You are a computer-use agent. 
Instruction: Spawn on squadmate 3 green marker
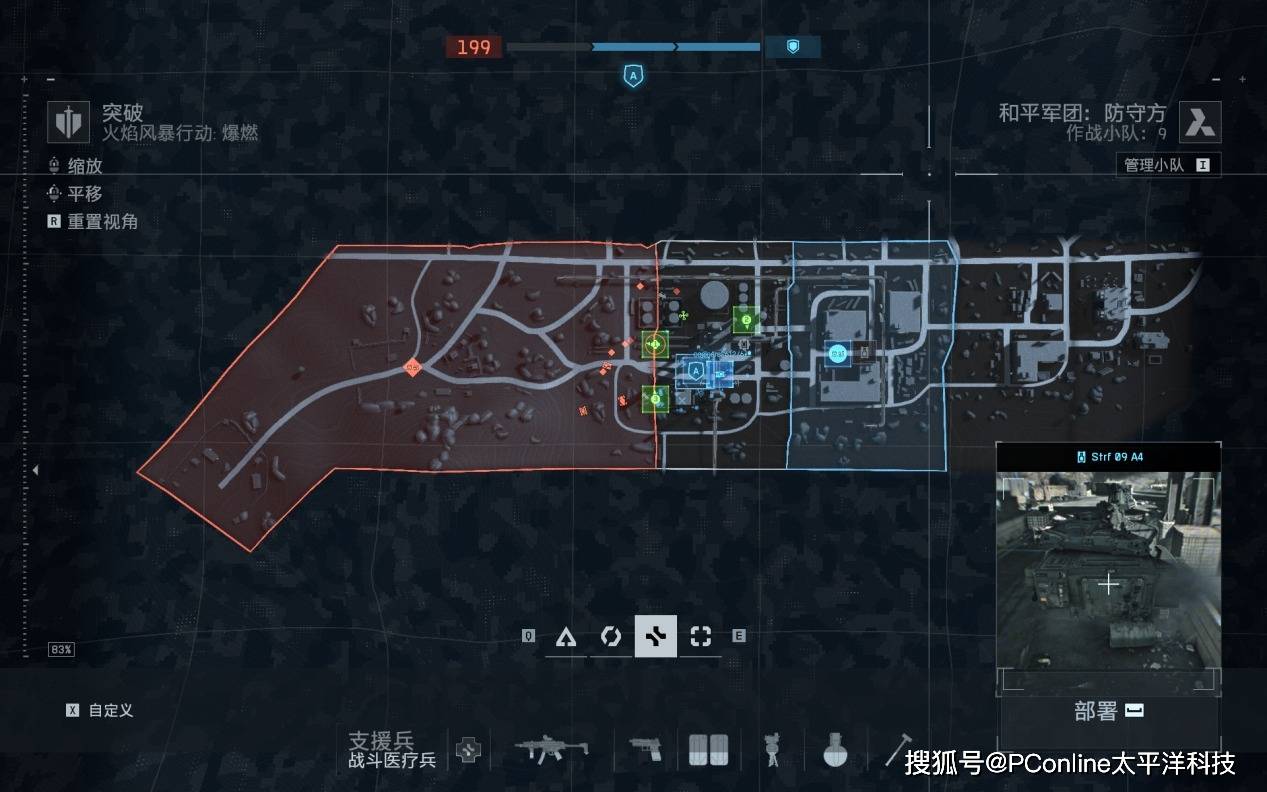tap(655, 399)
